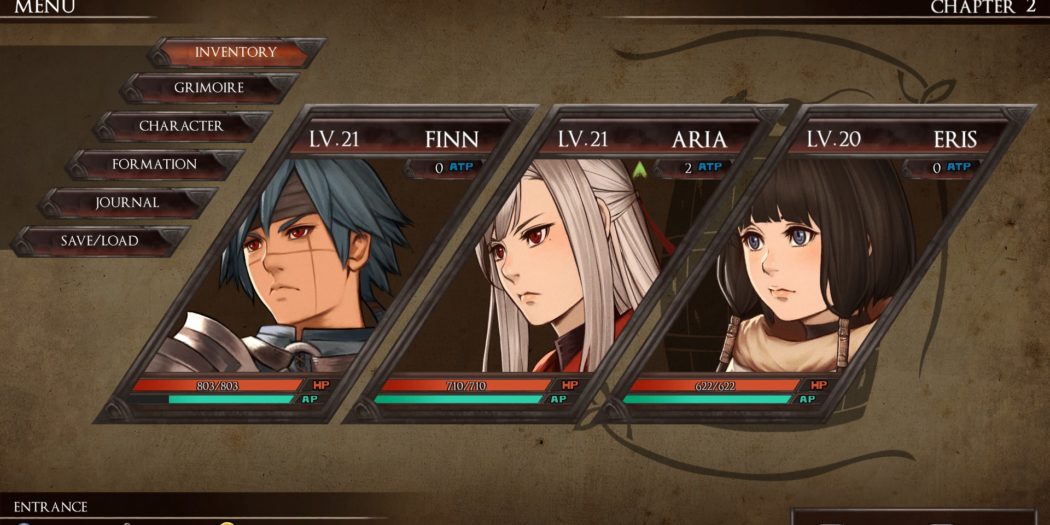
Task: Select the Grimoire menu entry
Action: tap(209, 88)
